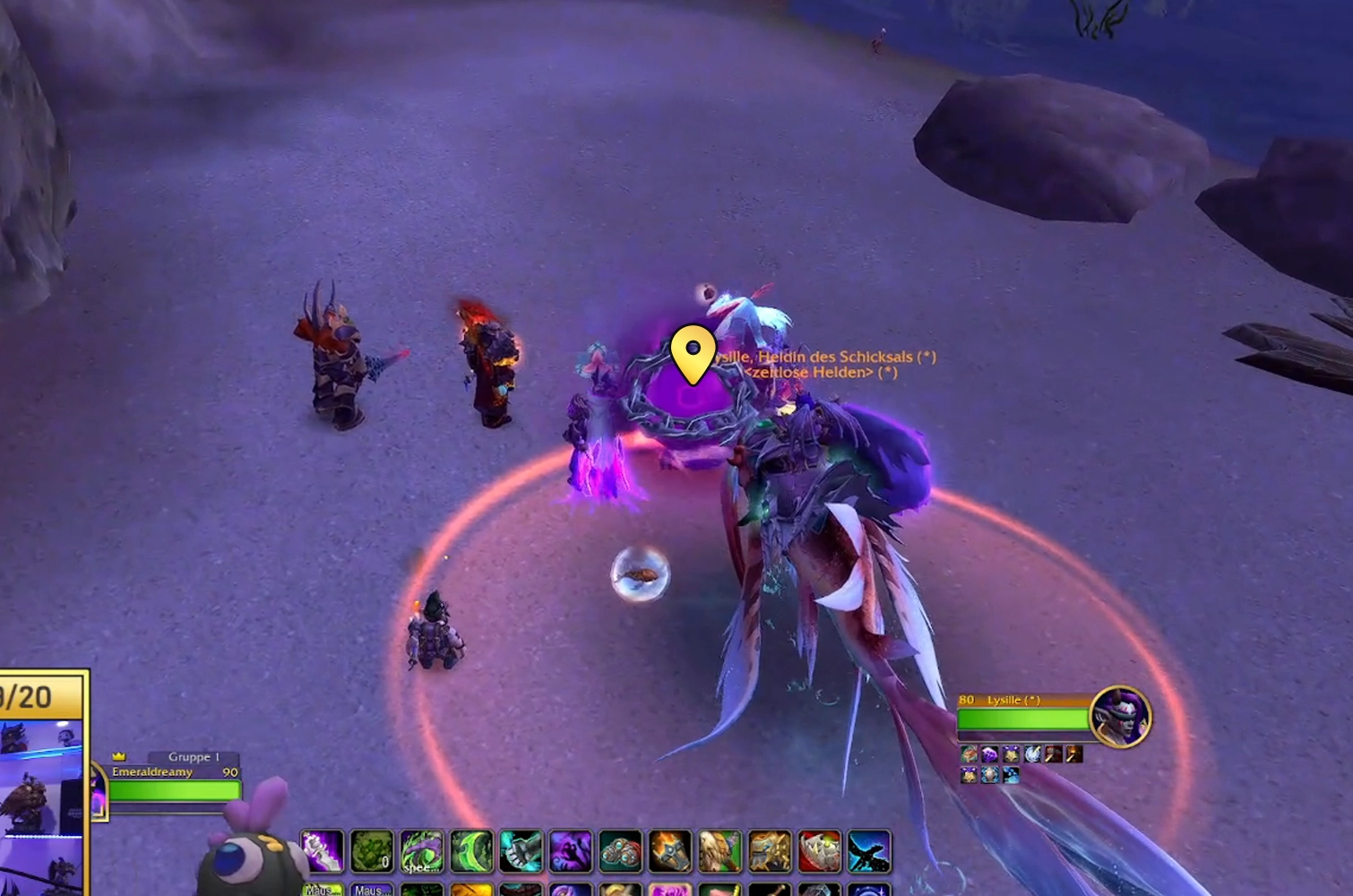This screenshot has width=1353, height=896.
Task: Activate the green crescent moon ability
Action: tap(471, 851)
